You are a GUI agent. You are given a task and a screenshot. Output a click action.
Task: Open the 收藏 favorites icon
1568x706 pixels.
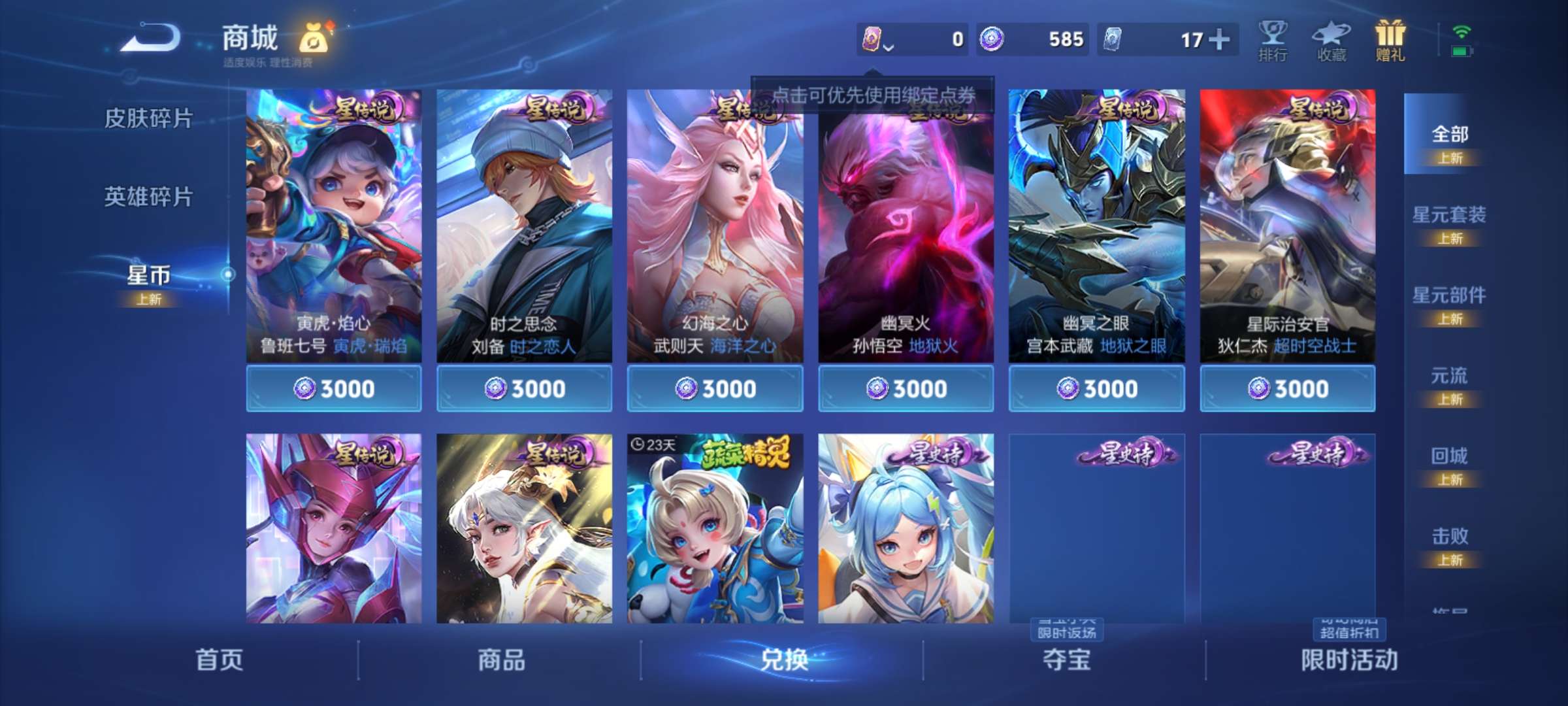(1333, 41)
